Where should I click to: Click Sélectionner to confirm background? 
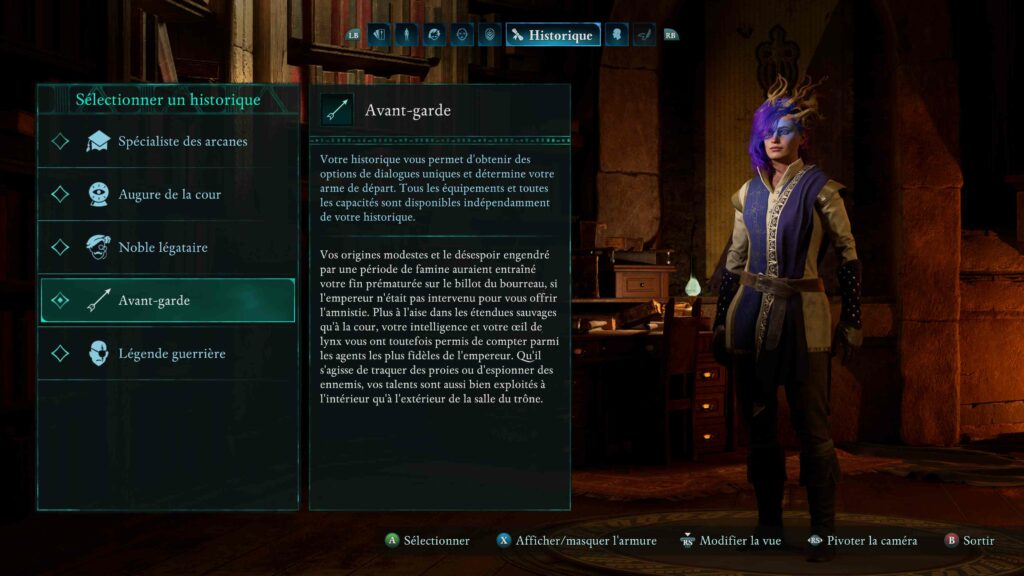[x=428, y=541]
